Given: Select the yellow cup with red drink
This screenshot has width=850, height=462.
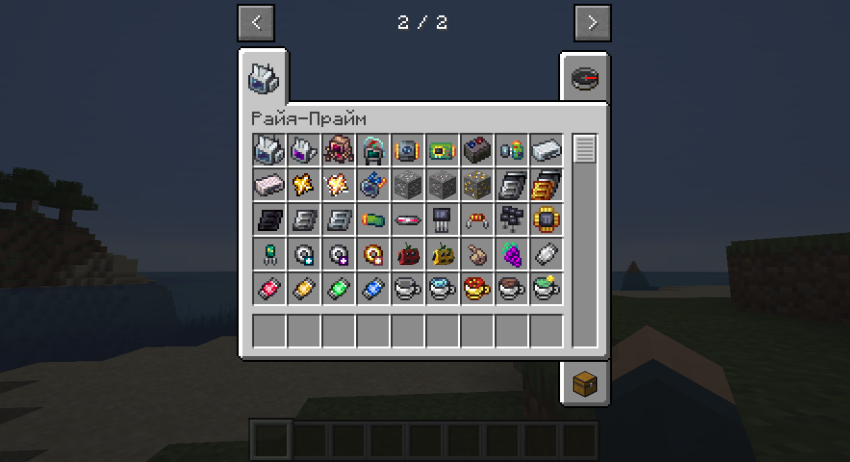Looking at the screenshot, I should [476, 289].
